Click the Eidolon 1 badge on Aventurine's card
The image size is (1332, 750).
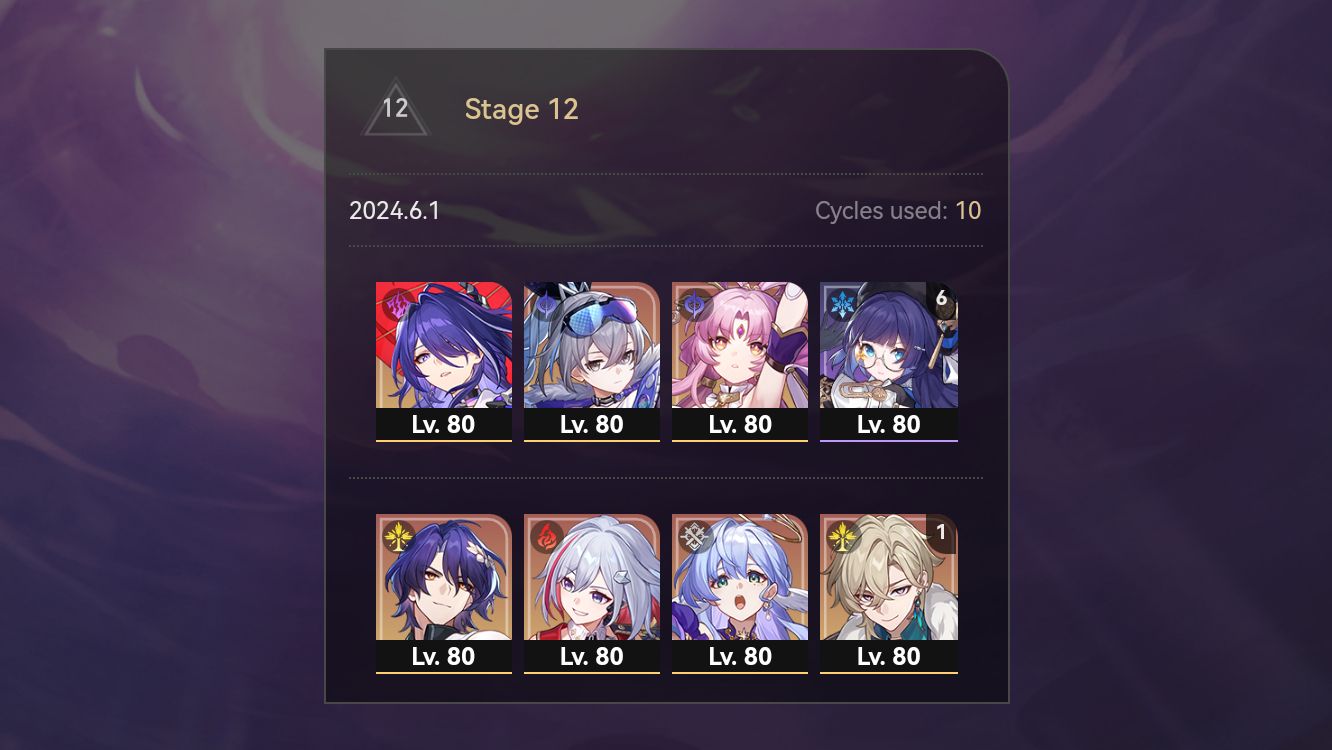(941, 533)
